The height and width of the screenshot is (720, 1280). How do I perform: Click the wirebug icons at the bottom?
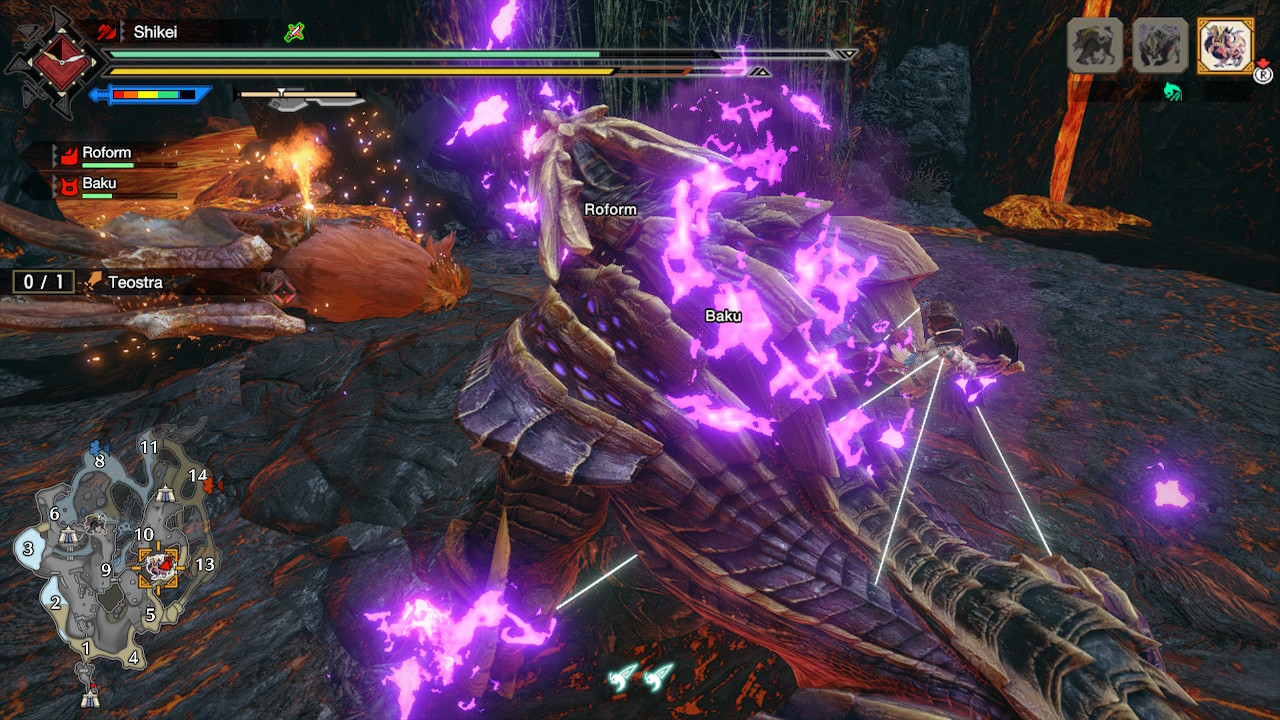[640, 678]
